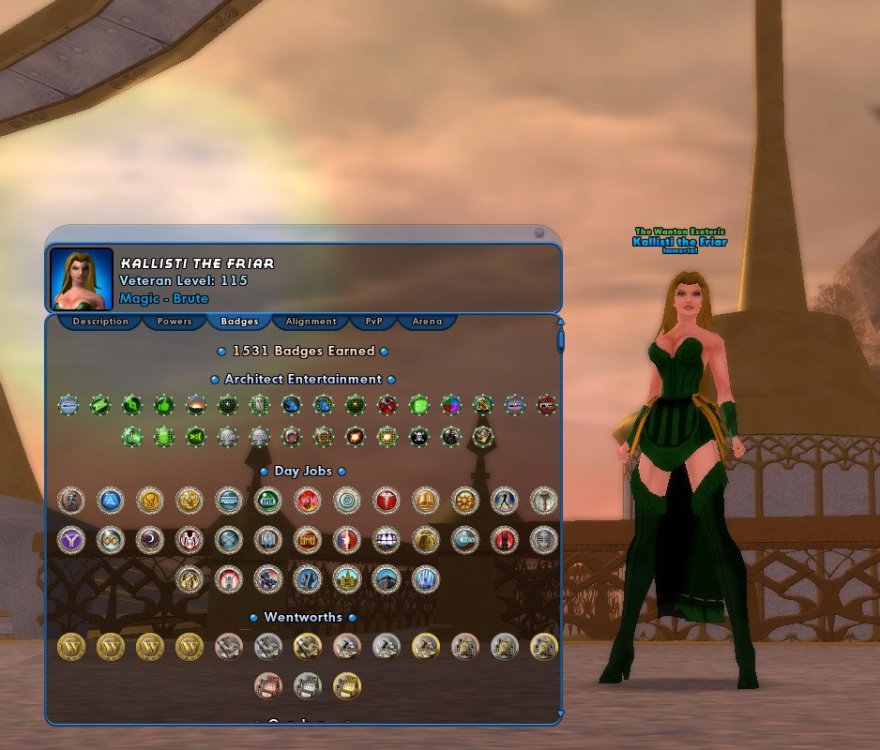Click Kallisti the Friar's portrait thumbnail
This screenshot has height=750, width=880.
81,279
